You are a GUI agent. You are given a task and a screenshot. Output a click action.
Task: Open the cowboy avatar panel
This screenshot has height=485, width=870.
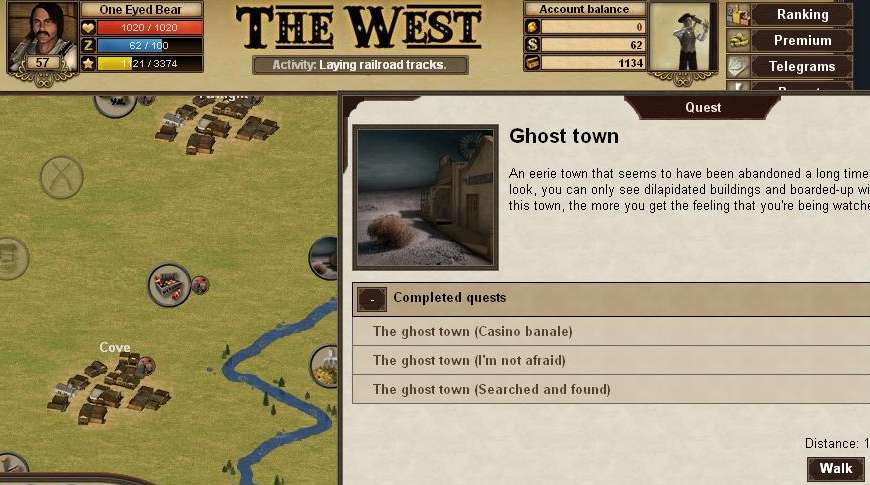(x=685, y=37)
